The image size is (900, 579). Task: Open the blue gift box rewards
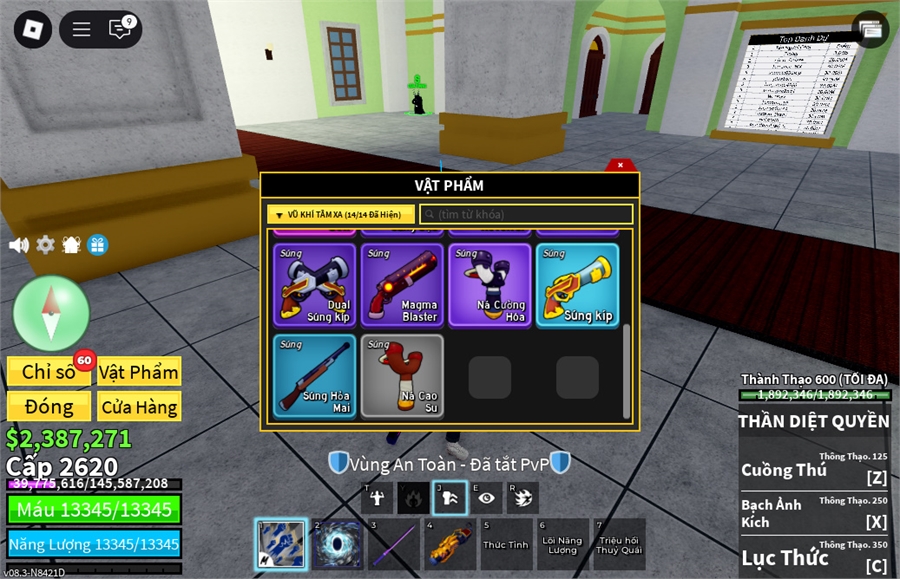tap(97, 245)
